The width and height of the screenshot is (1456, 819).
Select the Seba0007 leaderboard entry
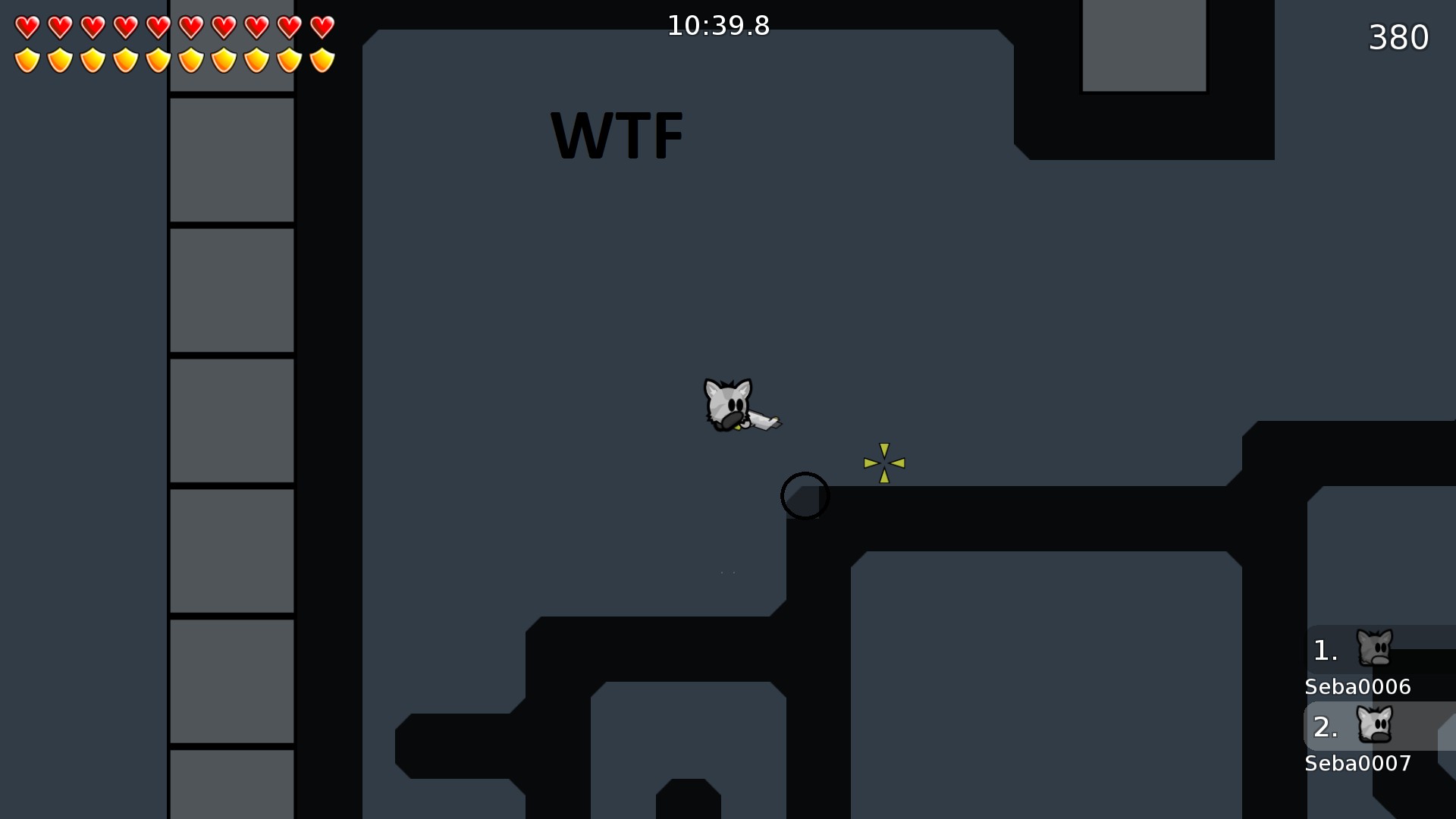[1357, 764]
